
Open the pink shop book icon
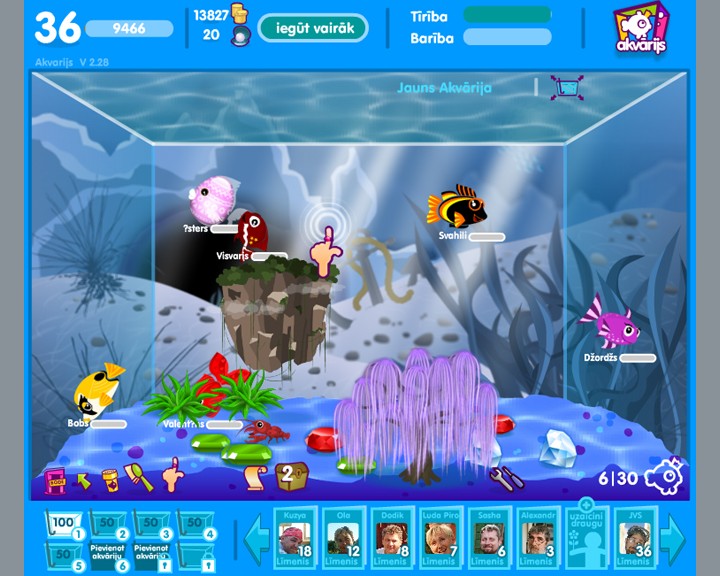coord(55,481)
